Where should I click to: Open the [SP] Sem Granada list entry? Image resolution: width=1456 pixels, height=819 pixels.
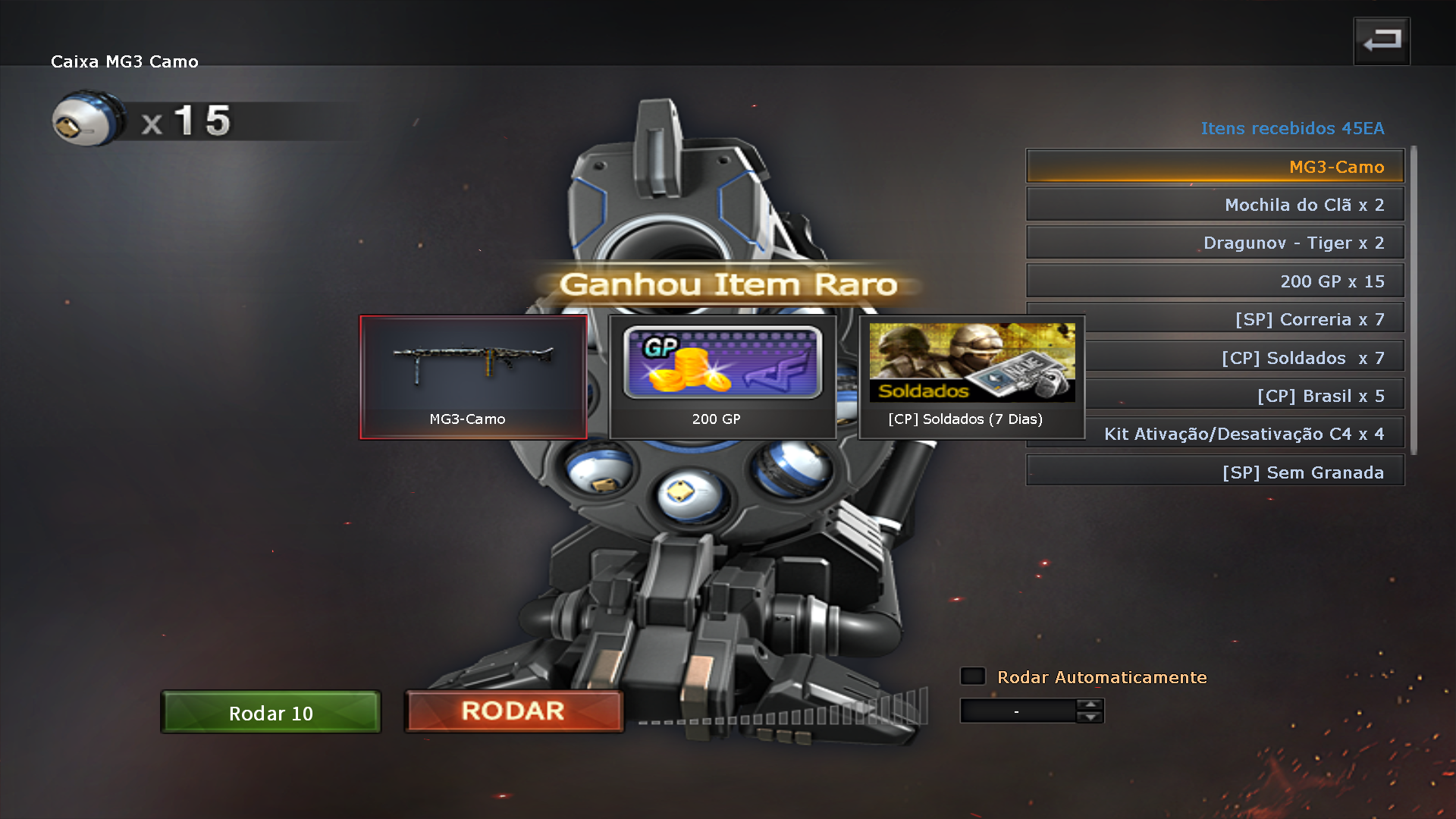coord(1214,472)
